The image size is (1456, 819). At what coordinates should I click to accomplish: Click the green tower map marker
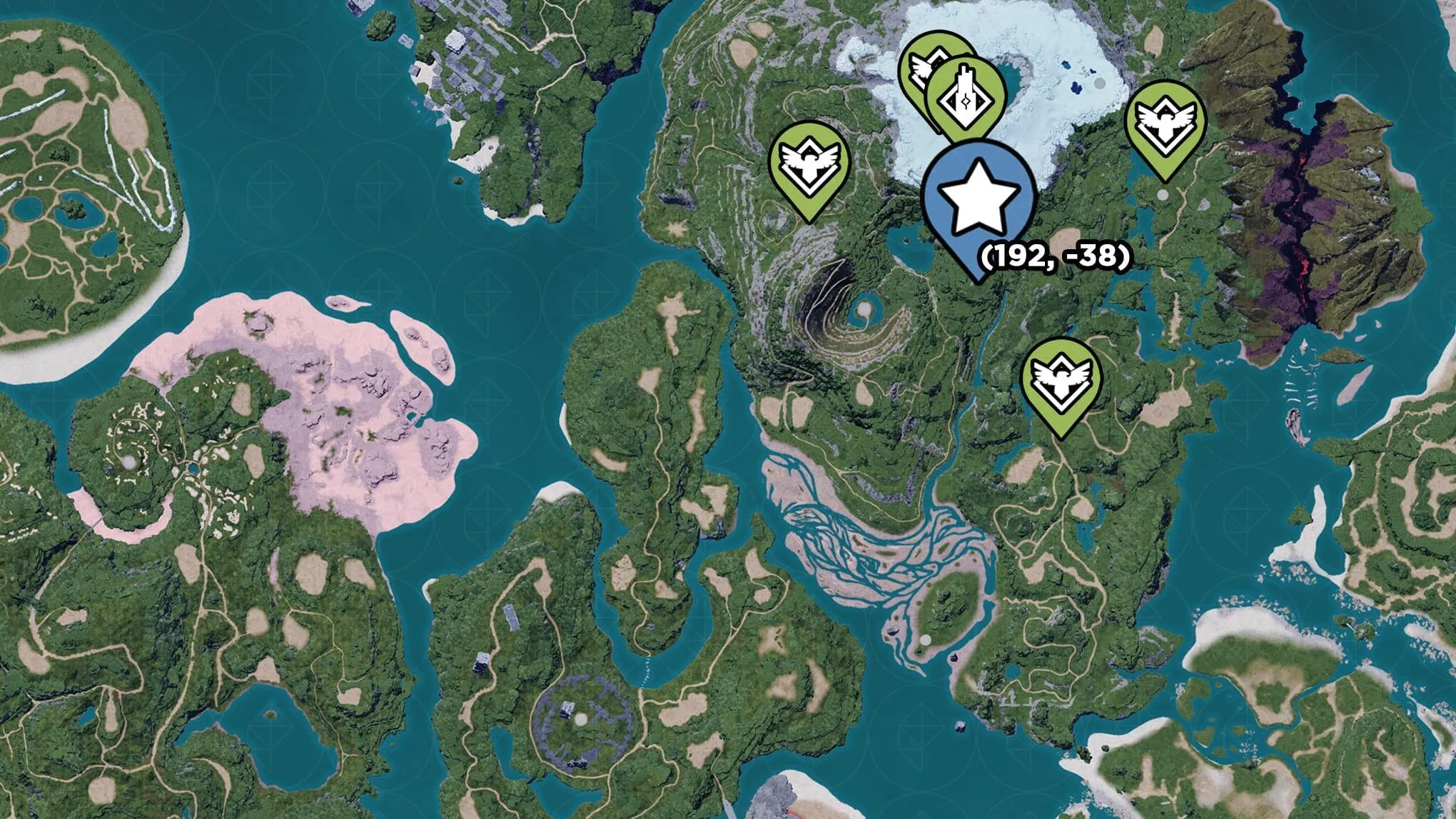pos(966,97)
